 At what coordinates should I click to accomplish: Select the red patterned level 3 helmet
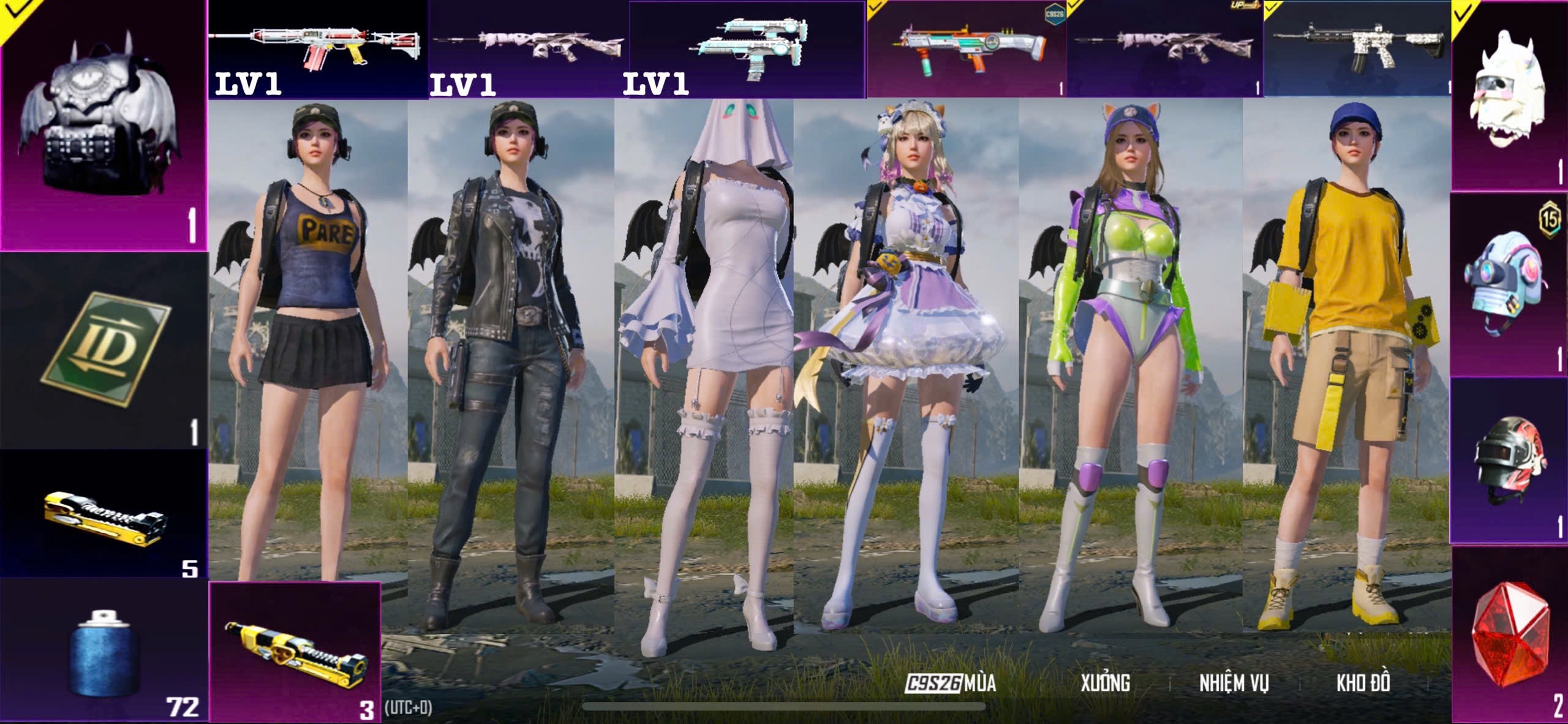1509,461
